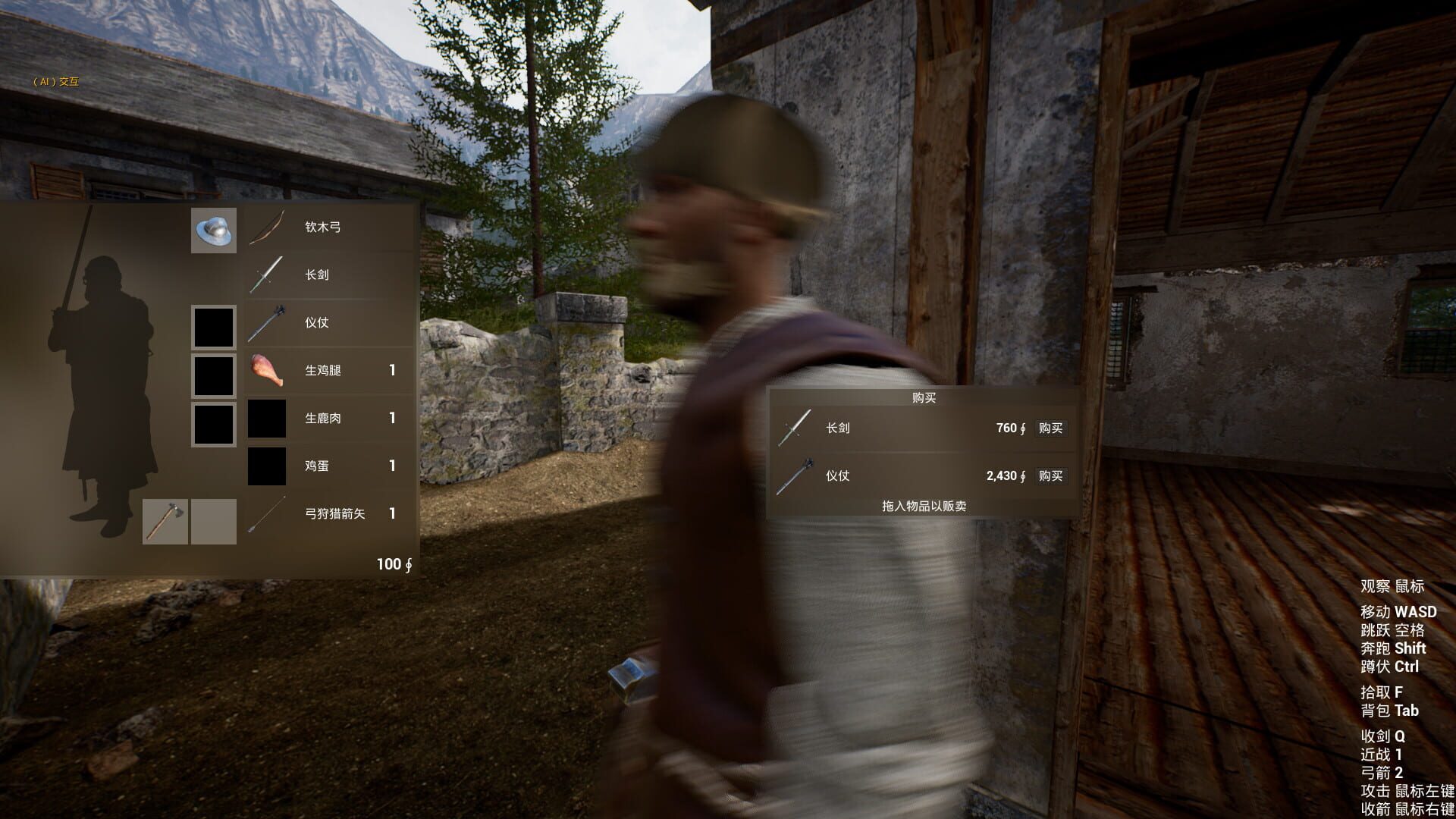Viewport: 1456px width, 819px height.
Task: Select the 仪仗 staff icon
Action: pos(266,323)
